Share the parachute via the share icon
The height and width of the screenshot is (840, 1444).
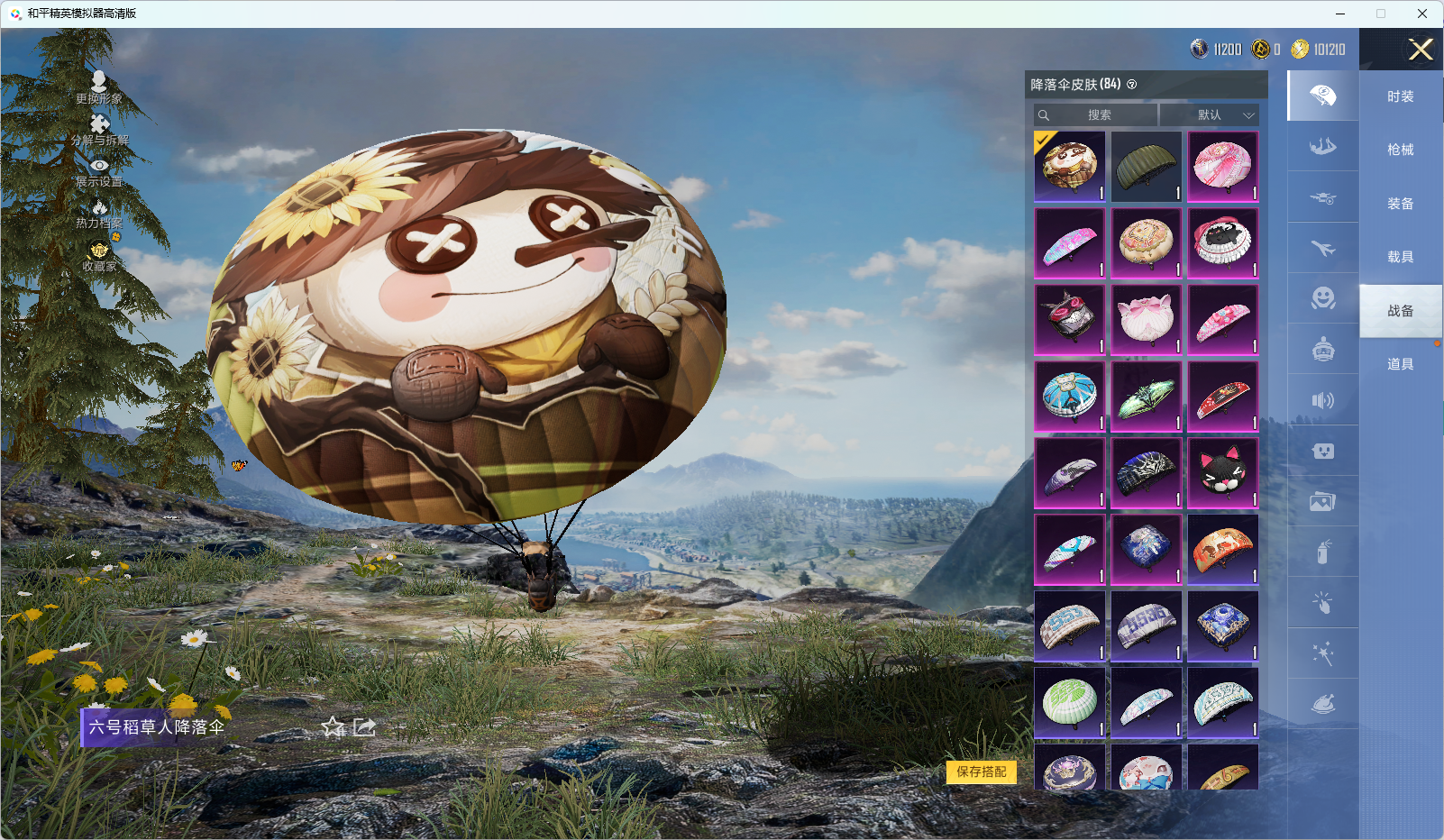(x=364, y=726)
